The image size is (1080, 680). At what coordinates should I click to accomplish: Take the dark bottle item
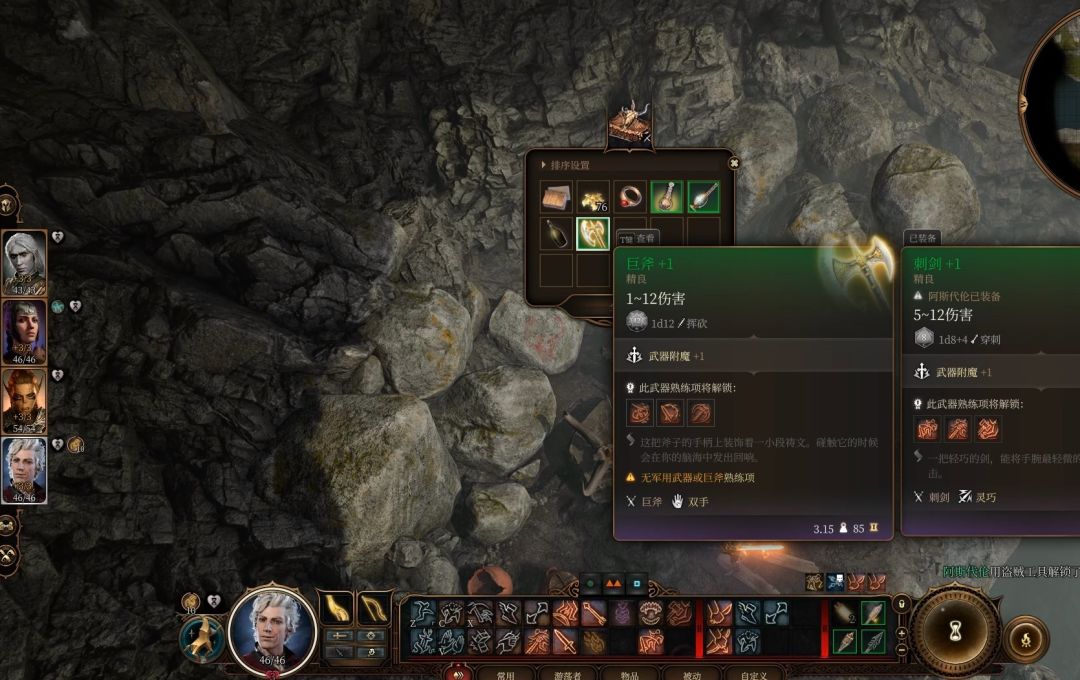coord(556,234)
